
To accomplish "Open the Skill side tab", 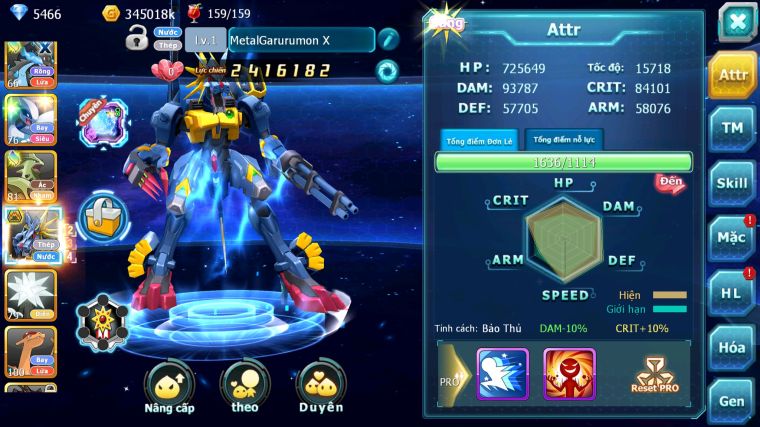I will click(732, 183).
